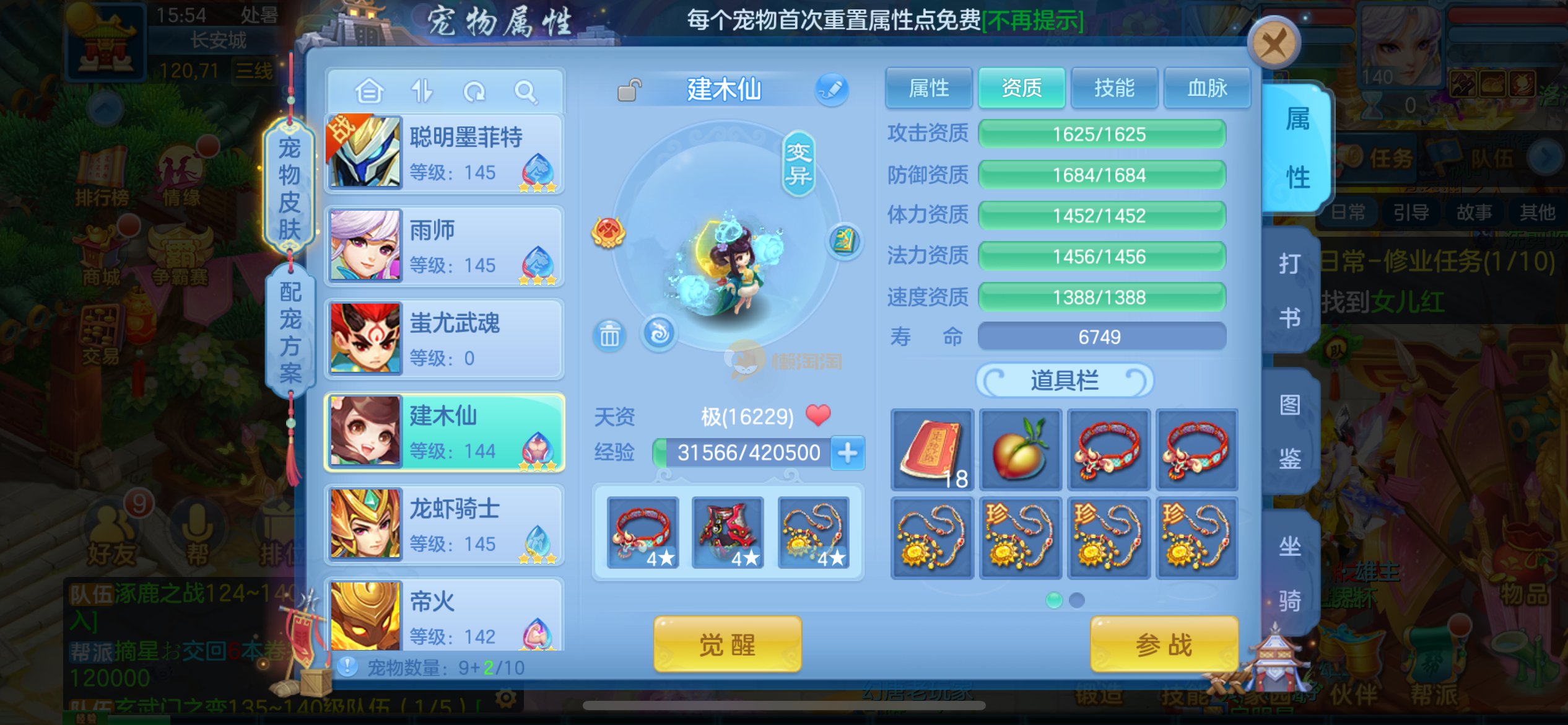
Task: Toggle the pet lock padlock icon
Action: pos(629,90)
